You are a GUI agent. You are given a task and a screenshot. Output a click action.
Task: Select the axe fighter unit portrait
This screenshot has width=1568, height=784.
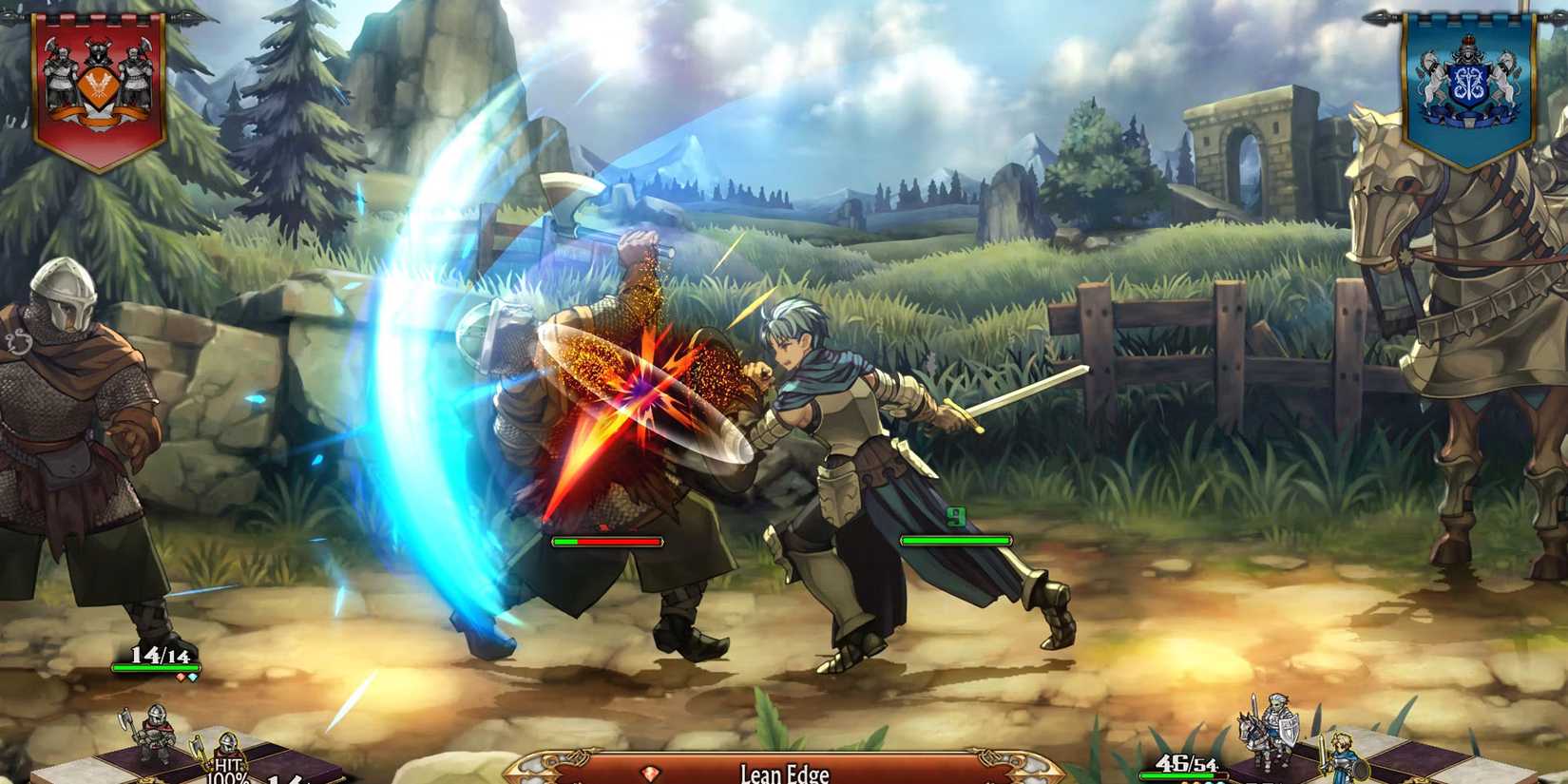point(156,730)
